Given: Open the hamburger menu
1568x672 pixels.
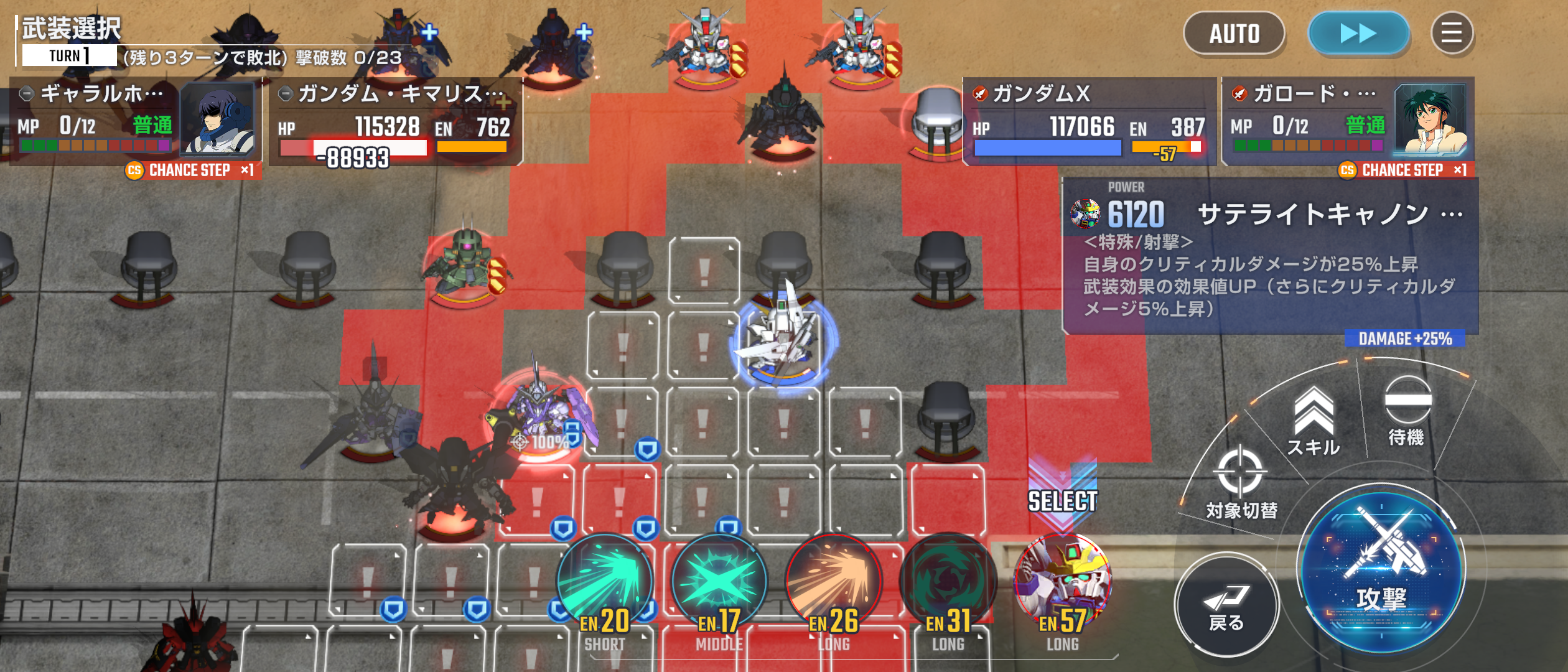Looking at the screenshot, I should pos(1452,34).
